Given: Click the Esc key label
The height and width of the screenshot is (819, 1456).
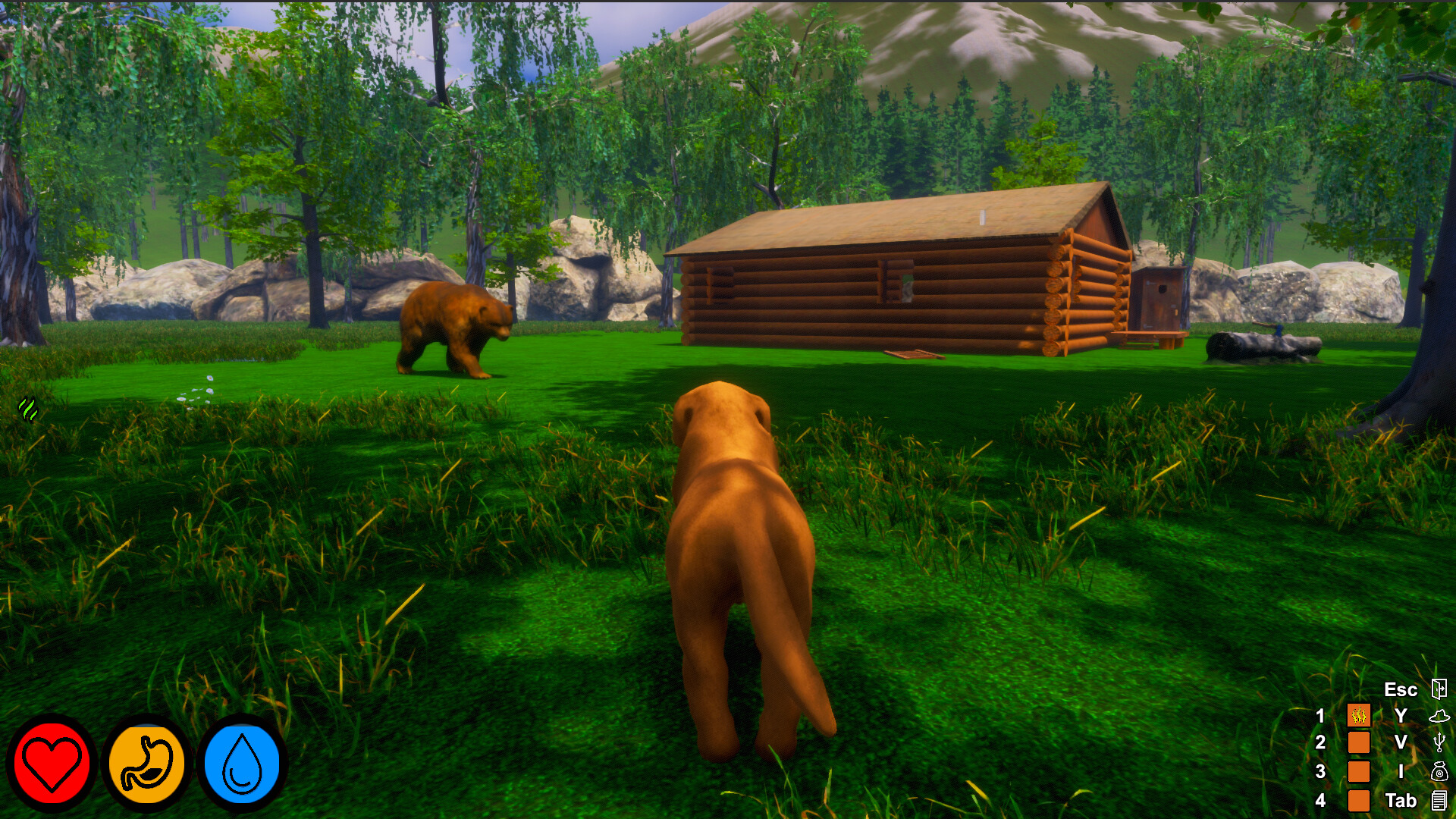Looking at the screenshot, I should pos(1401,689).
